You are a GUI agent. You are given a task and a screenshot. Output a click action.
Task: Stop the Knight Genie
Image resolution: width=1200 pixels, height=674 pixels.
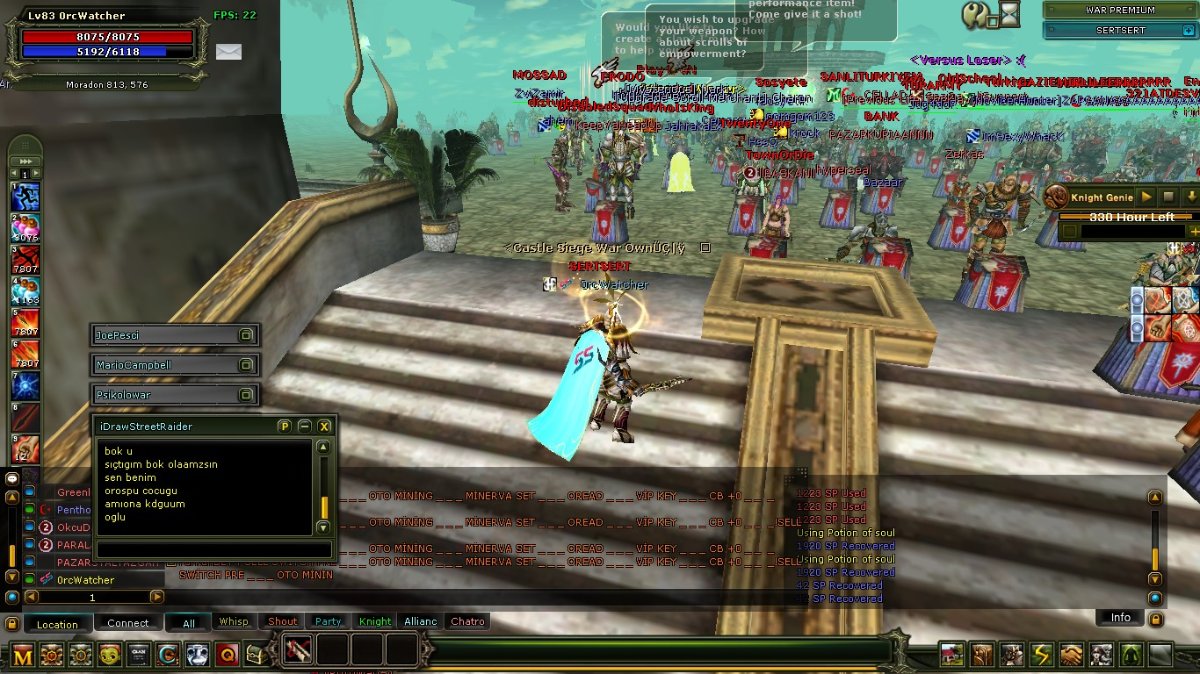(x=1168, y=198)
